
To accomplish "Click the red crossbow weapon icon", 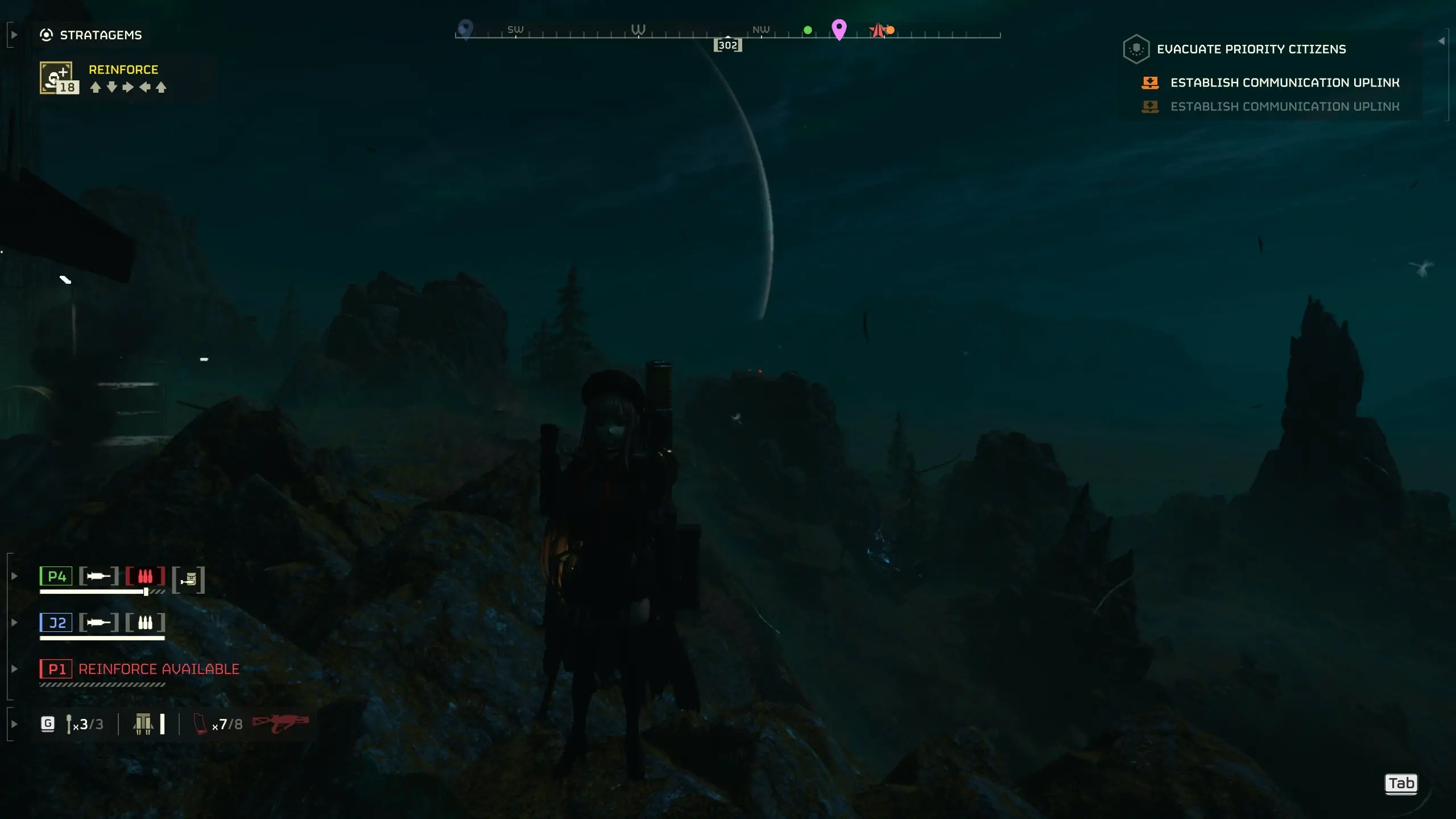I will pyautogui.click(x=280, y=723).
